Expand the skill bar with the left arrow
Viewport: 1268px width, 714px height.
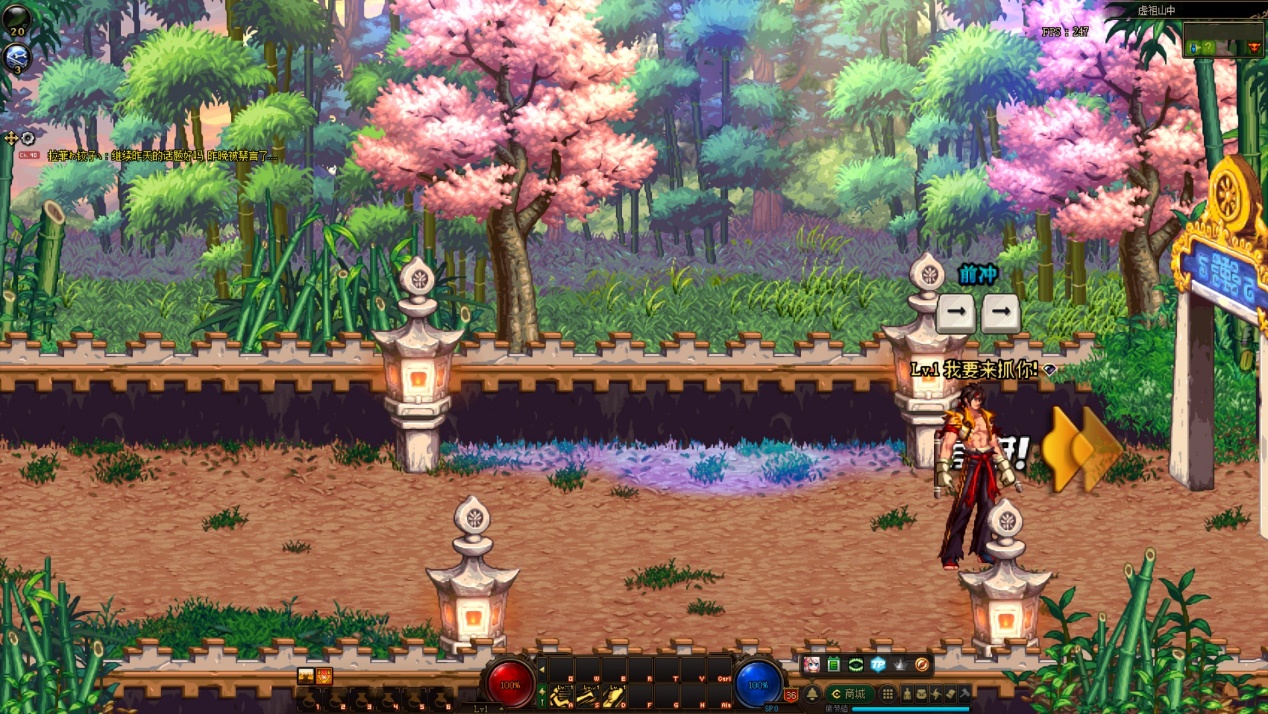(x=542, y=668)
